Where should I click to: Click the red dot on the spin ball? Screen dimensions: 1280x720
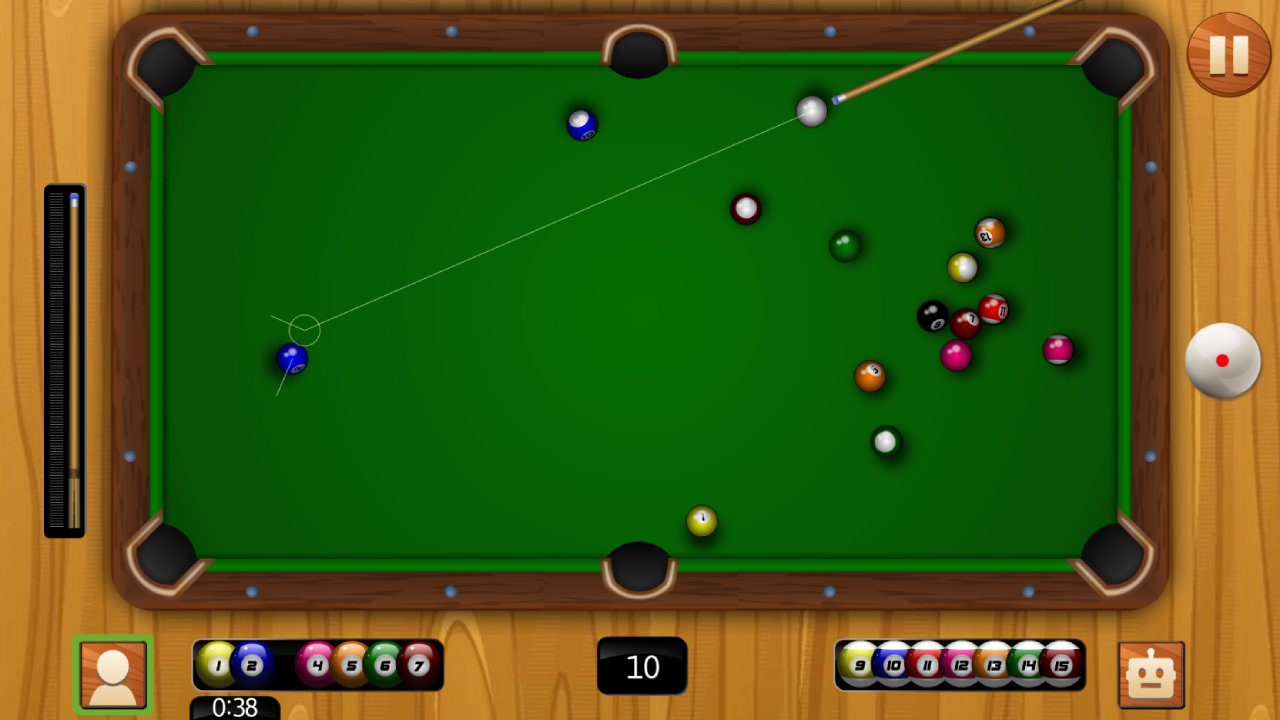(1222, 359)
